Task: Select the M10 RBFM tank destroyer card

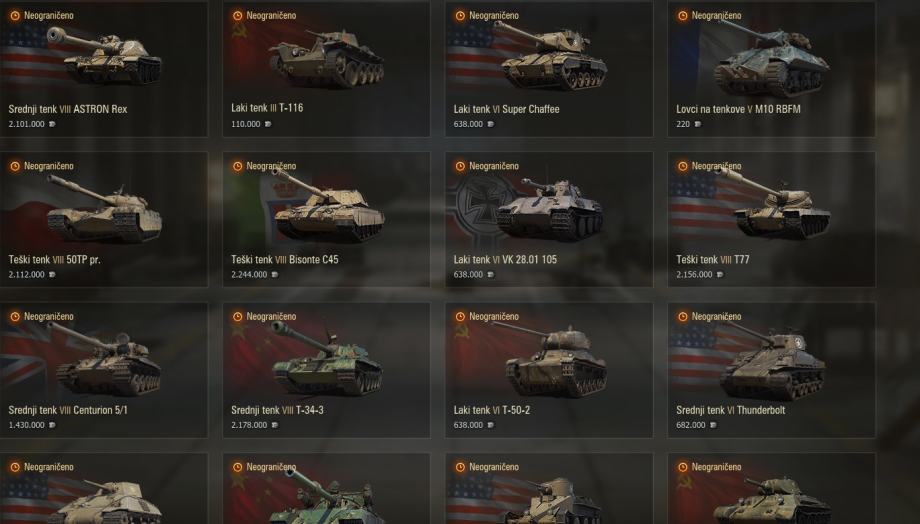Action: [x=771, y=69]
